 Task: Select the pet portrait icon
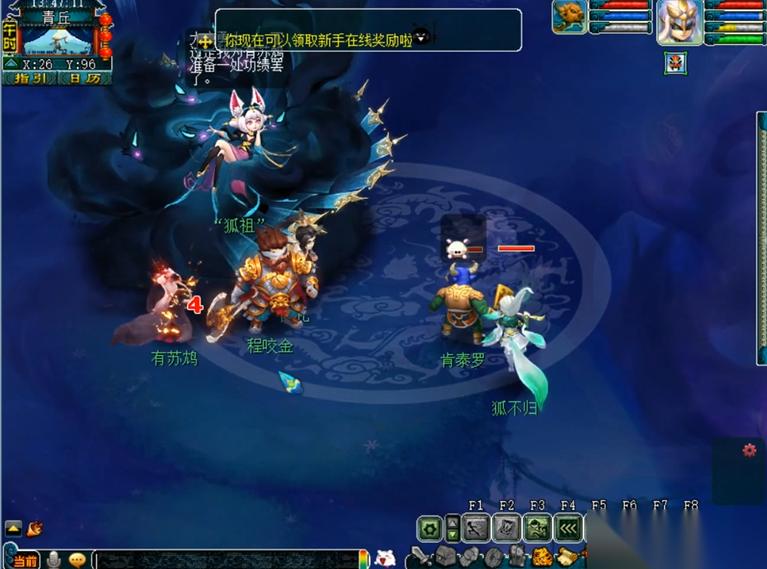[x=569, y=18]
